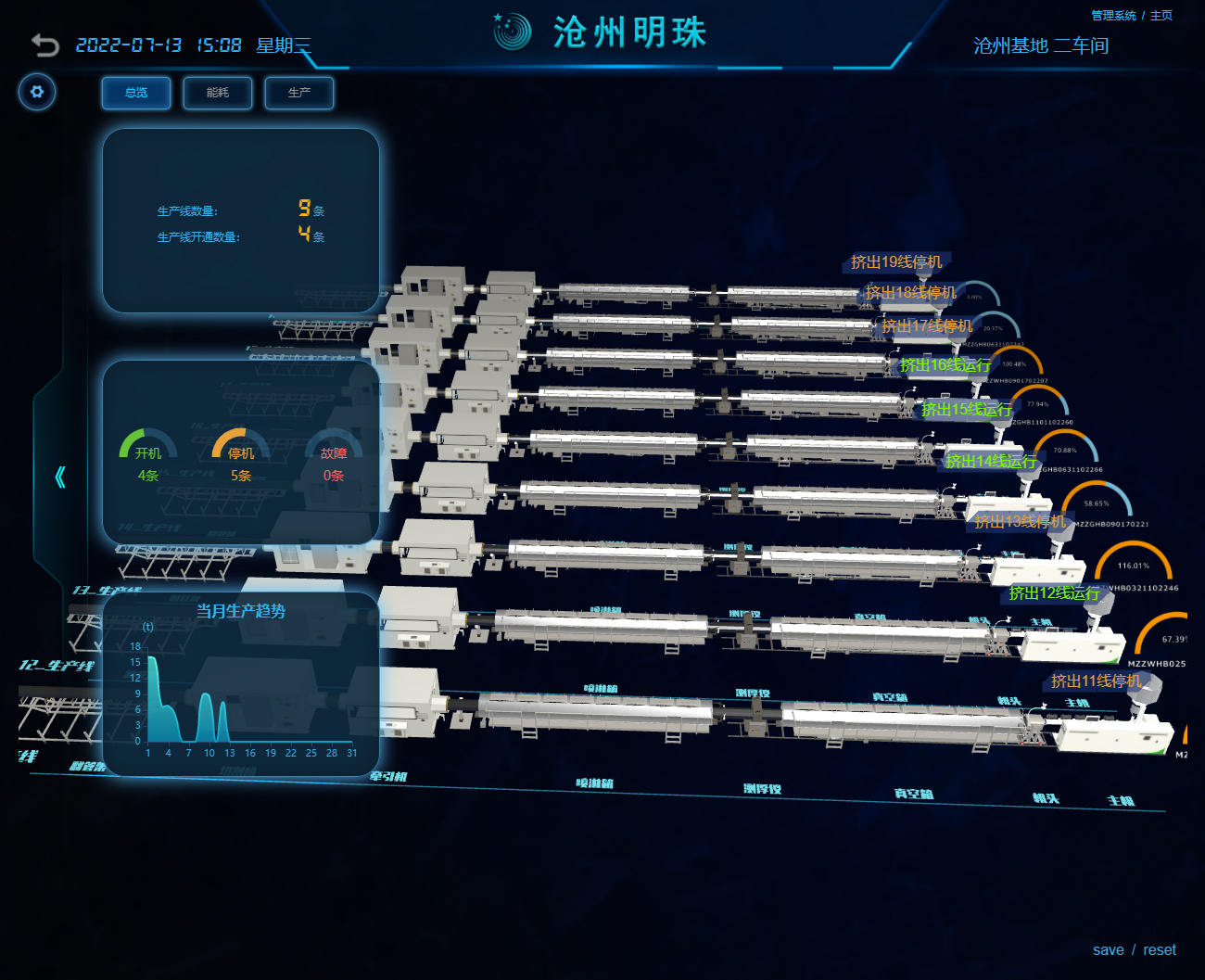This screenshot has width=1205, height=980.
Task: Click the back arrow icon
Action: 44,45
